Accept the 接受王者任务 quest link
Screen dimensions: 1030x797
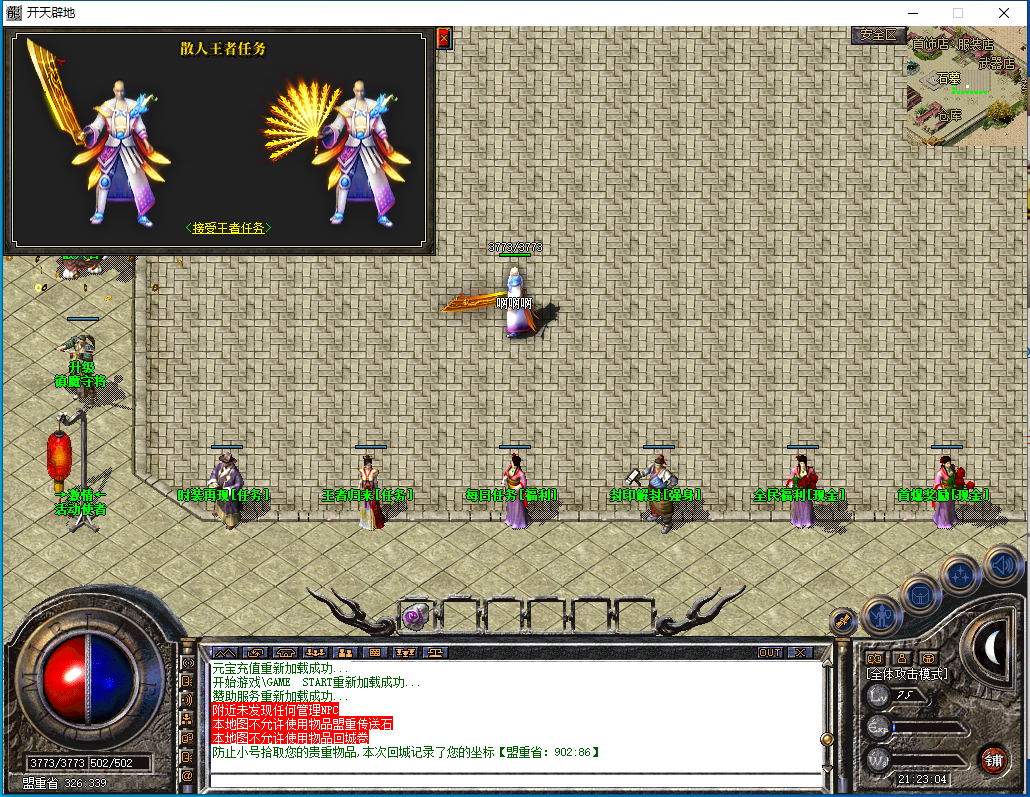[229, 228]
